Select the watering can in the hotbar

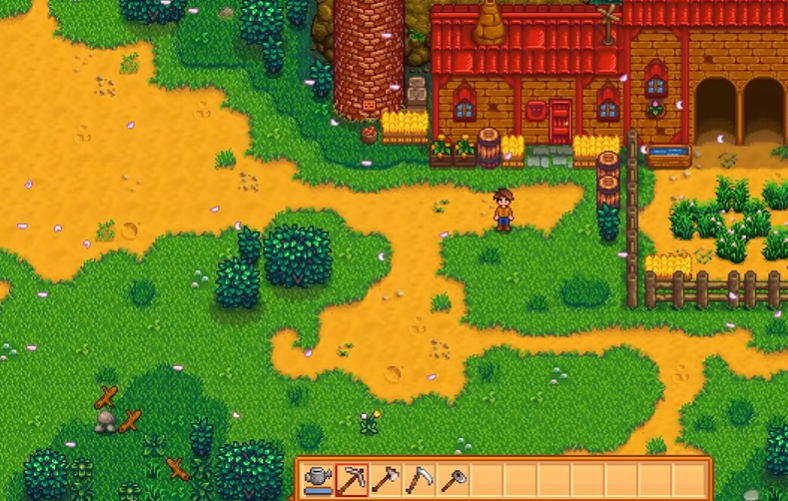tap(318, 480)
